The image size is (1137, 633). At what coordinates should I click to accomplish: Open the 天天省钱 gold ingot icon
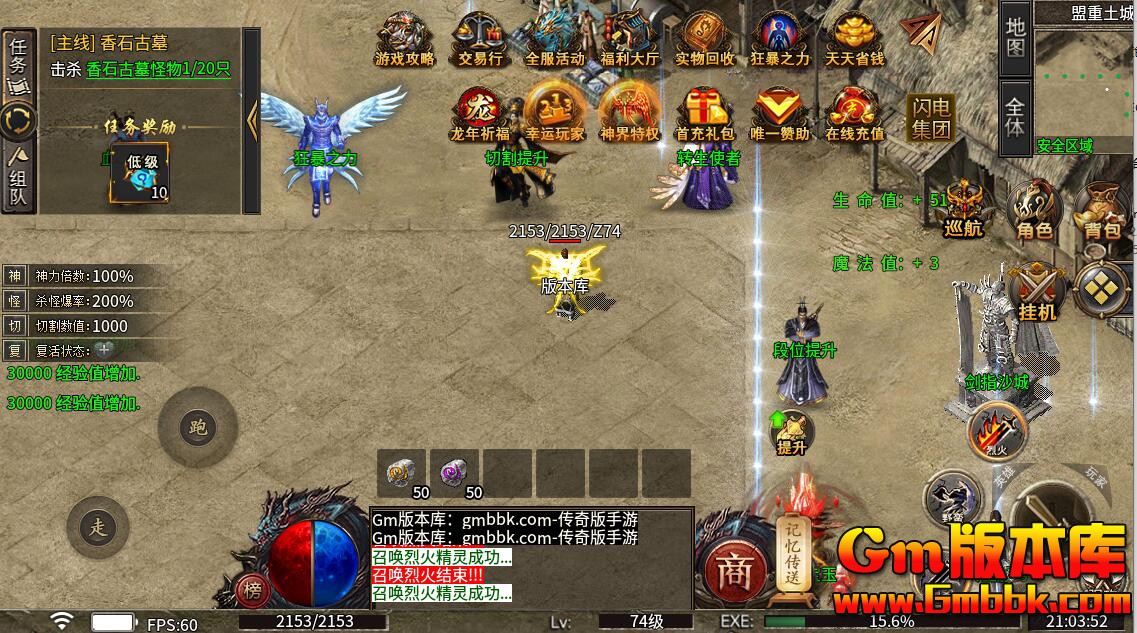pyautogui.click(x=855, y=38)
